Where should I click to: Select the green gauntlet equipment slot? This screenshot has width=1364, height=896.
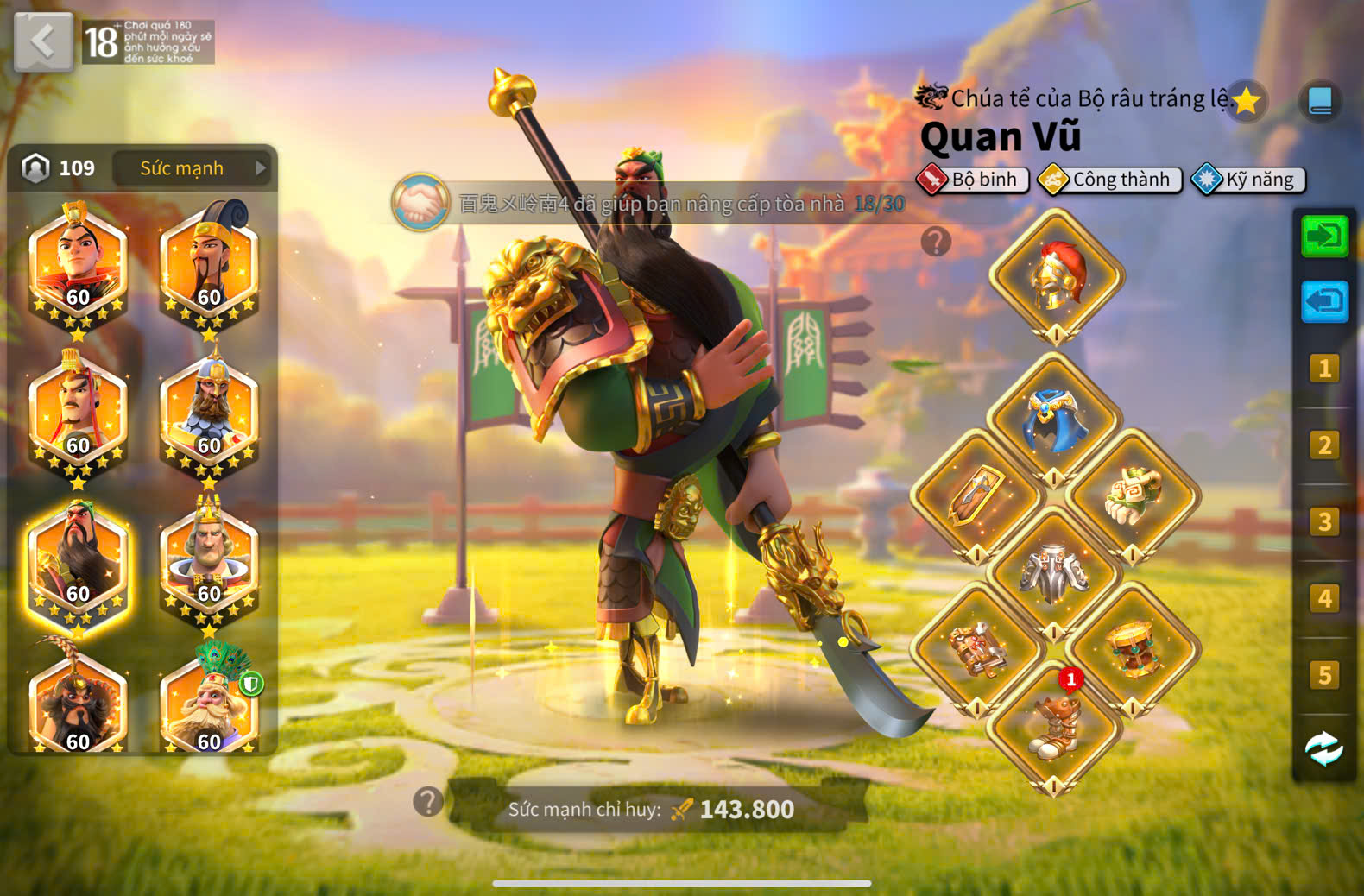click(x=1133, y=496)
